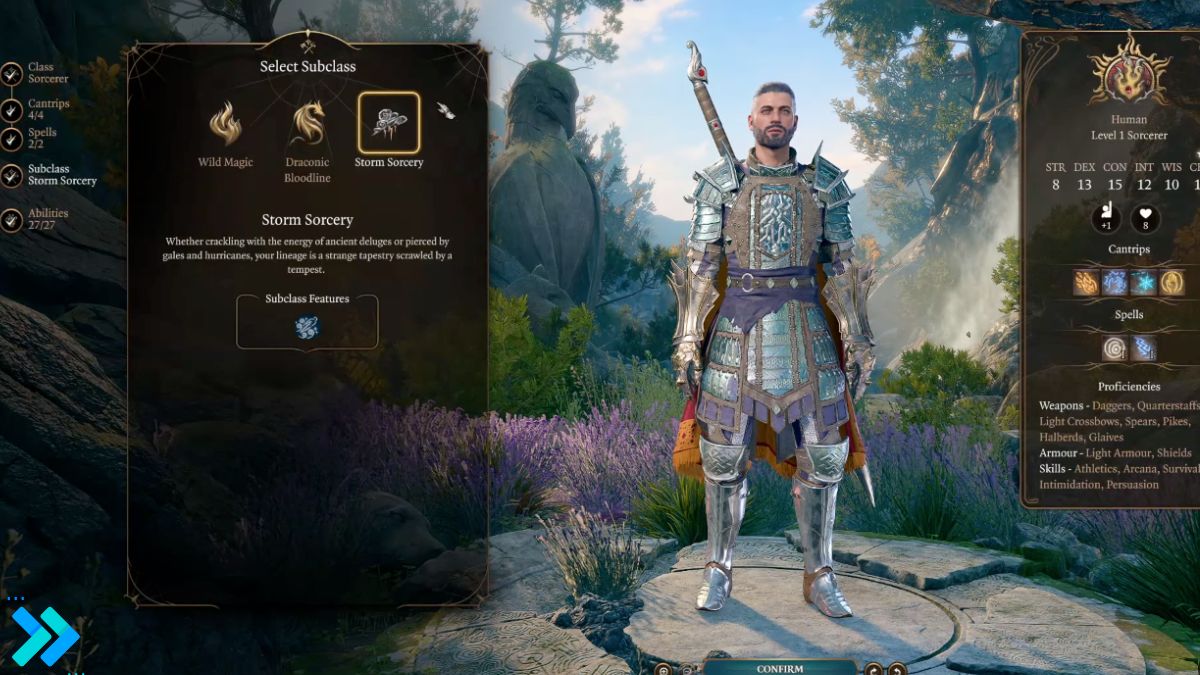
Task: Confirm the character choices
Action: tap(779, 668)
